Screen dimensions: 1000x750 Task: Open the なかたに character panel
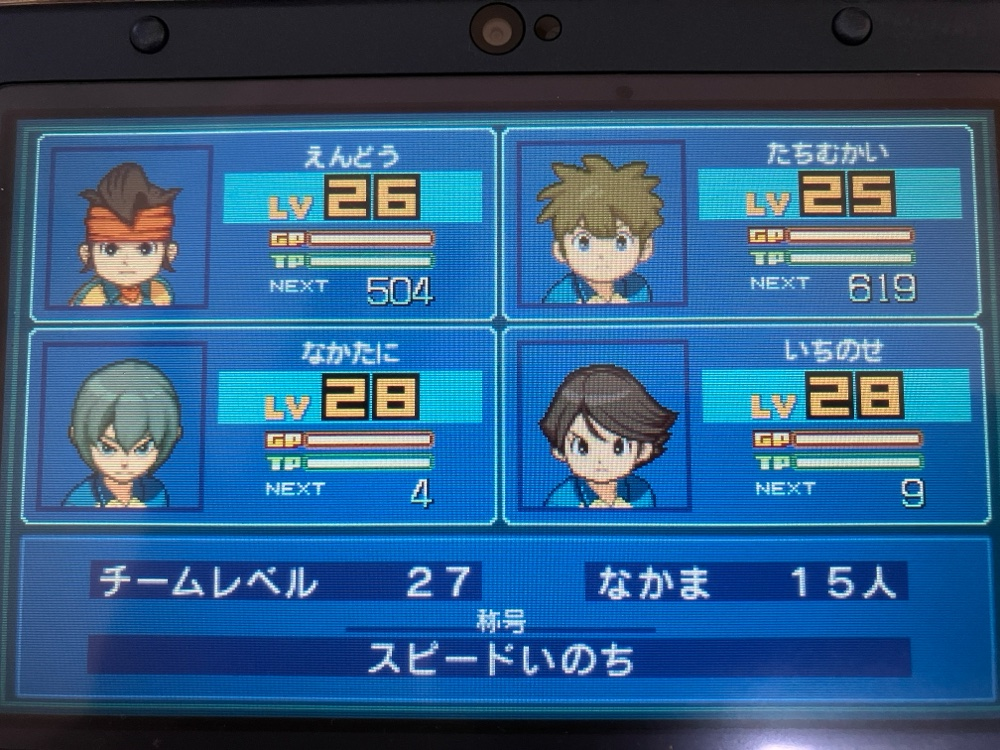pyautogui.click(x=350, y=430)
